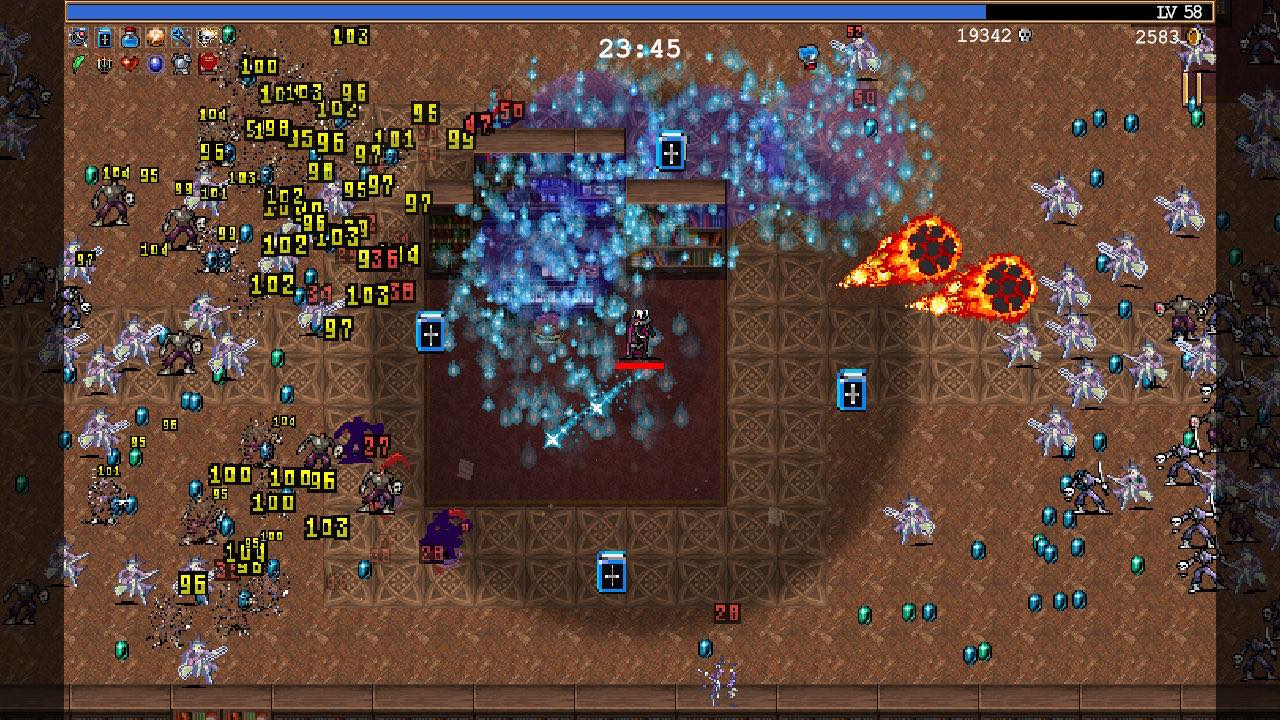Click the Fire Wand fireball icon
This screenshot has width=1280, height=720.
click(x=154, y=38)
